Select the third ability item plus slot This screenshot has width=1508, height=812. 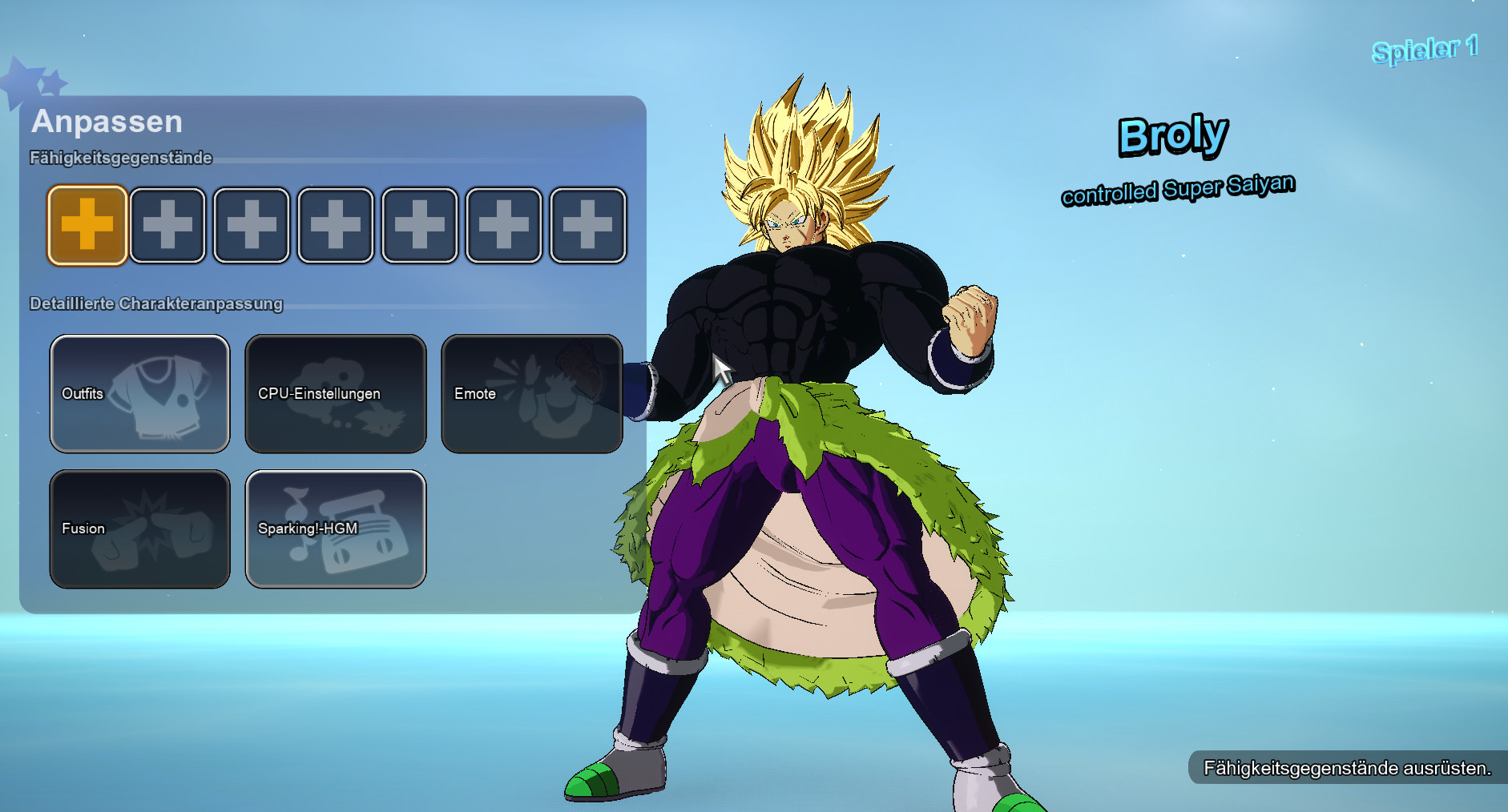click(x=252, y=224)
